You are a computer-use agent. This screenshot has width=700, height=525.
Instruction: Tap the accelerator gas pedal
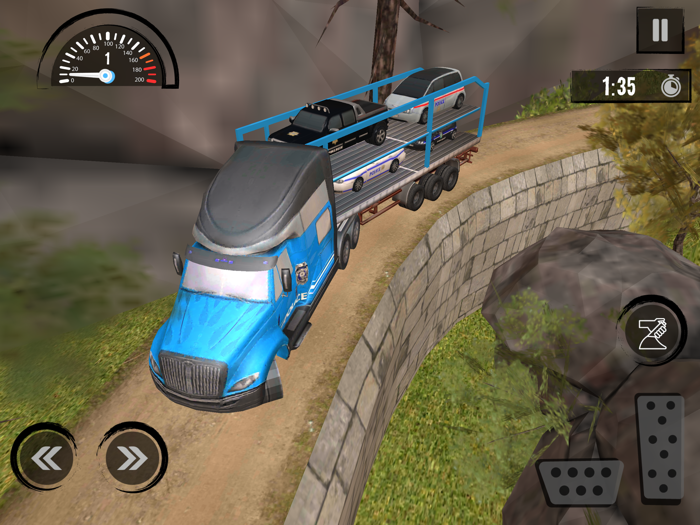(x=659, y=447)
